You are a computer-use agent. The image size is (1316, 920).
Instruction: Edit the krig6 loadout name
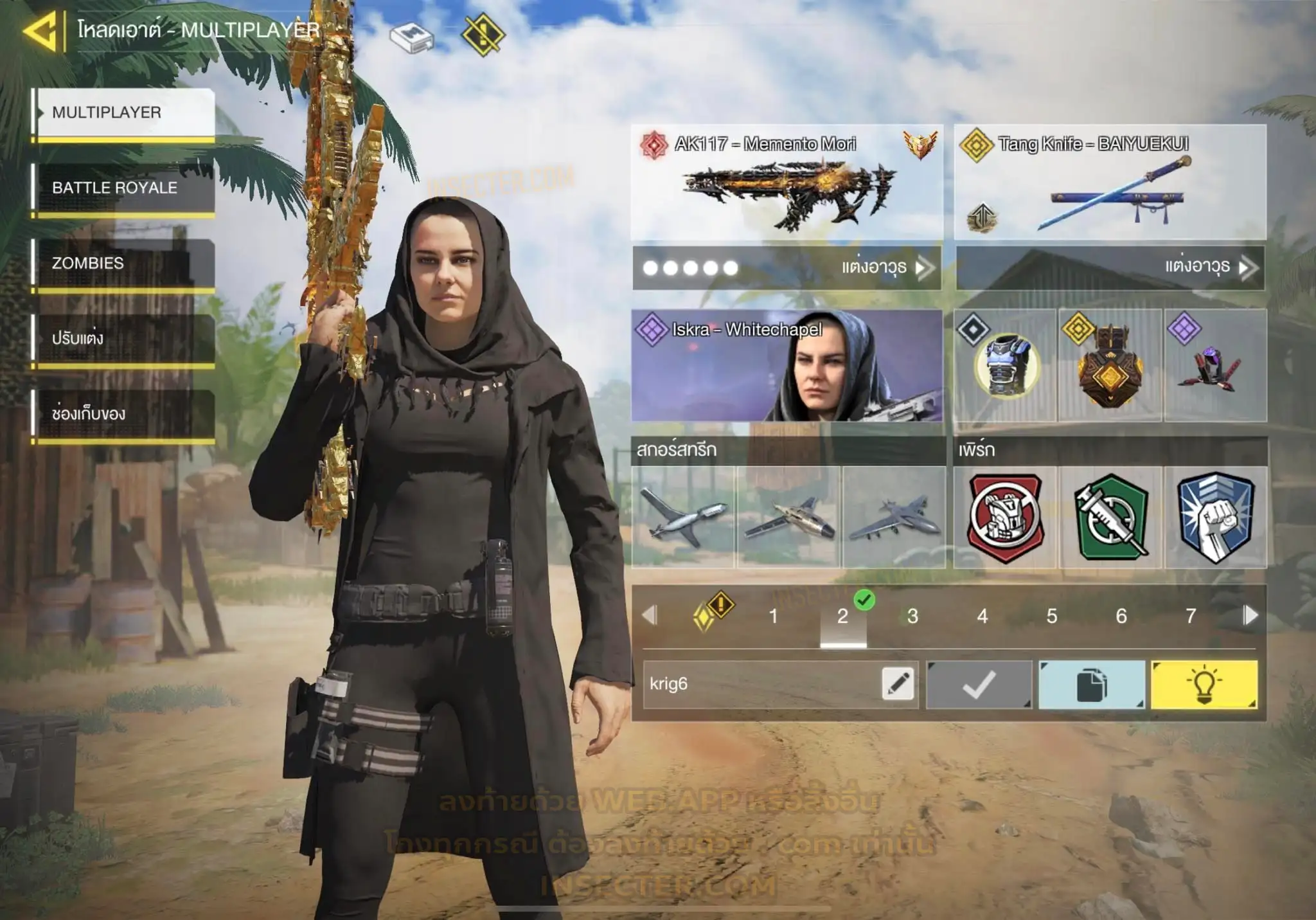(x=898, y=683)
